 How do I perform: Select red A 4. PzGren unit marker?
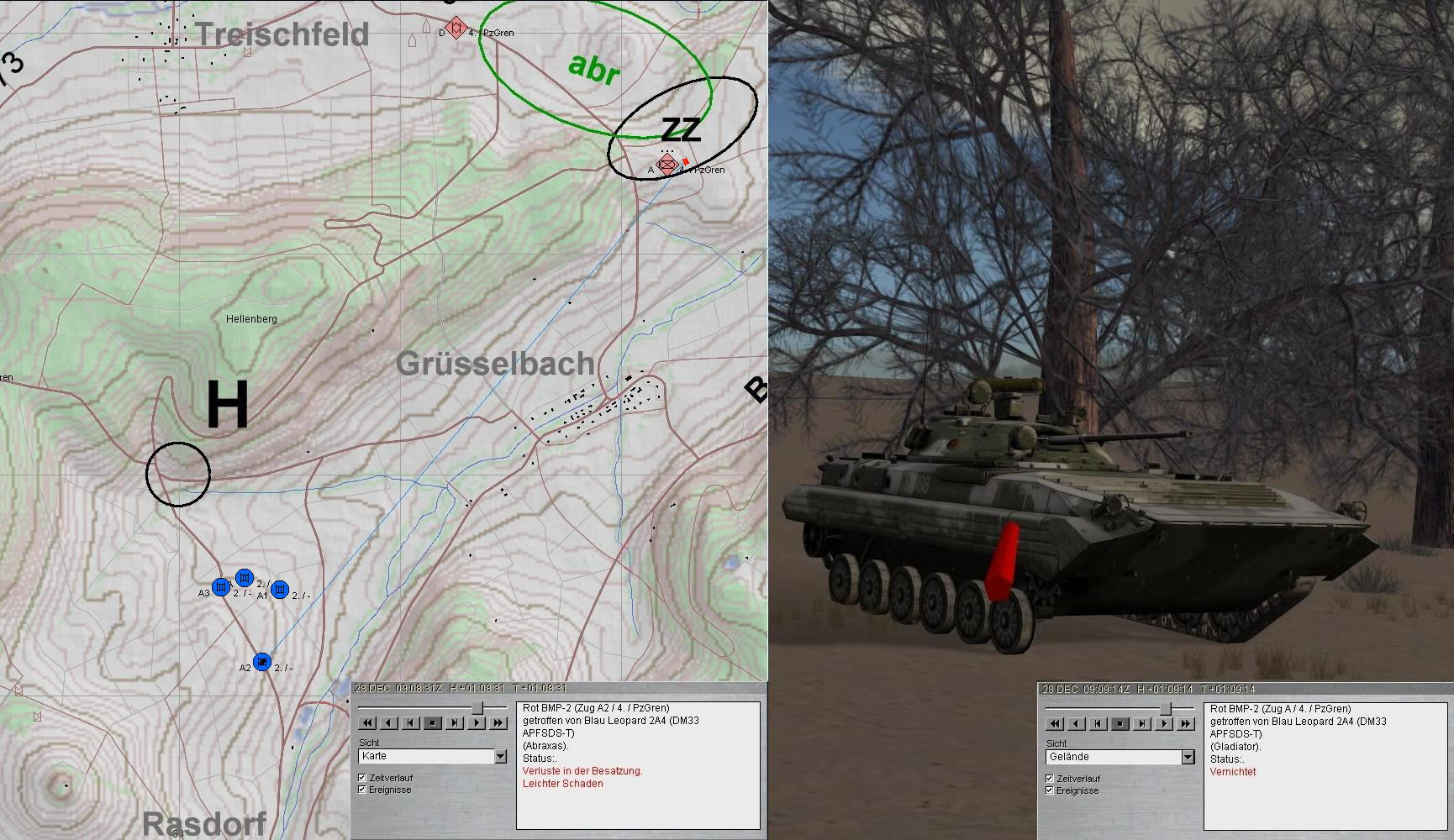(666, 165)
